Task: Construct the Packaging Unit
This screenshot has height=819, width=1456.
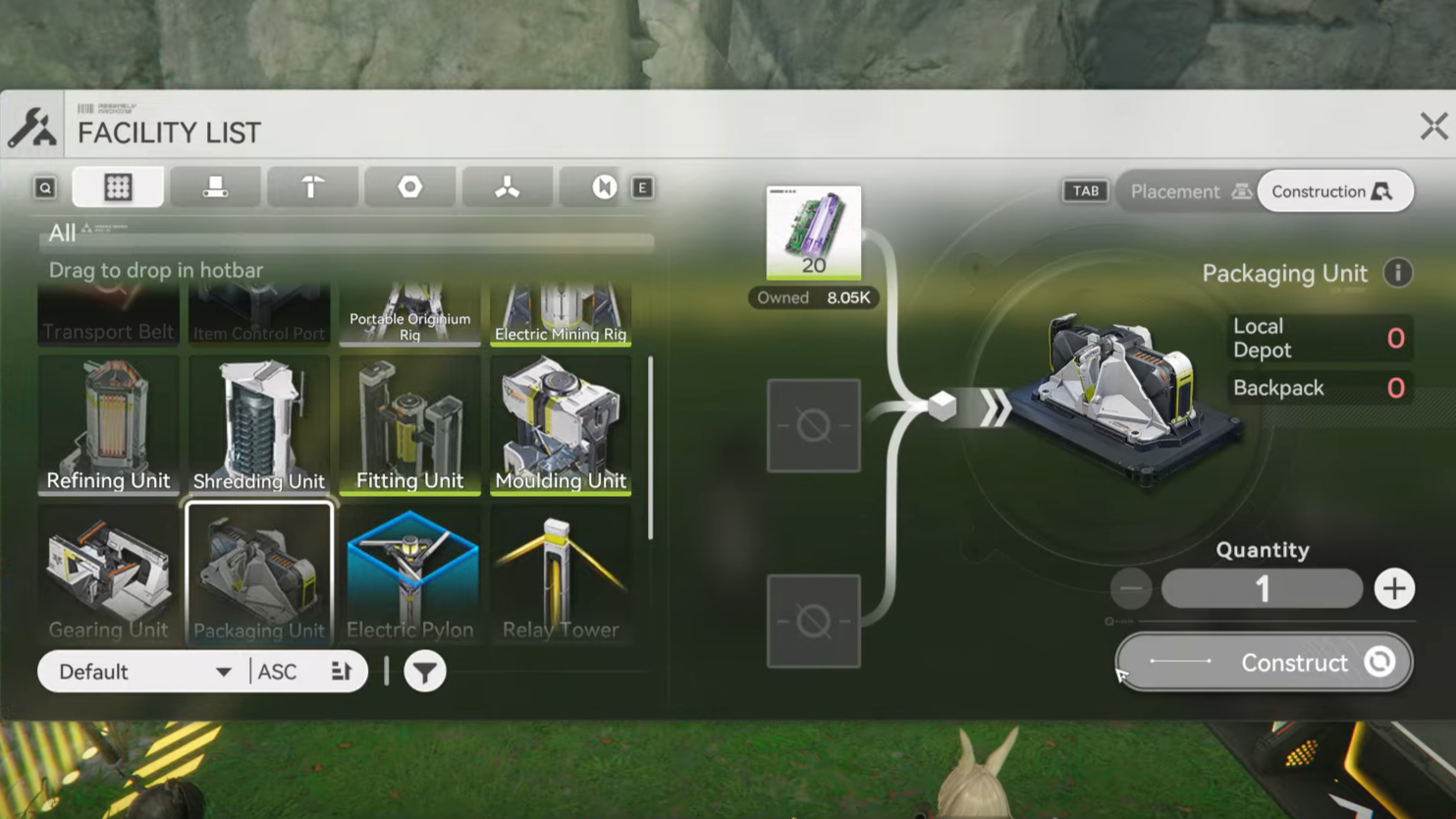Action: tap(1264, 663)
